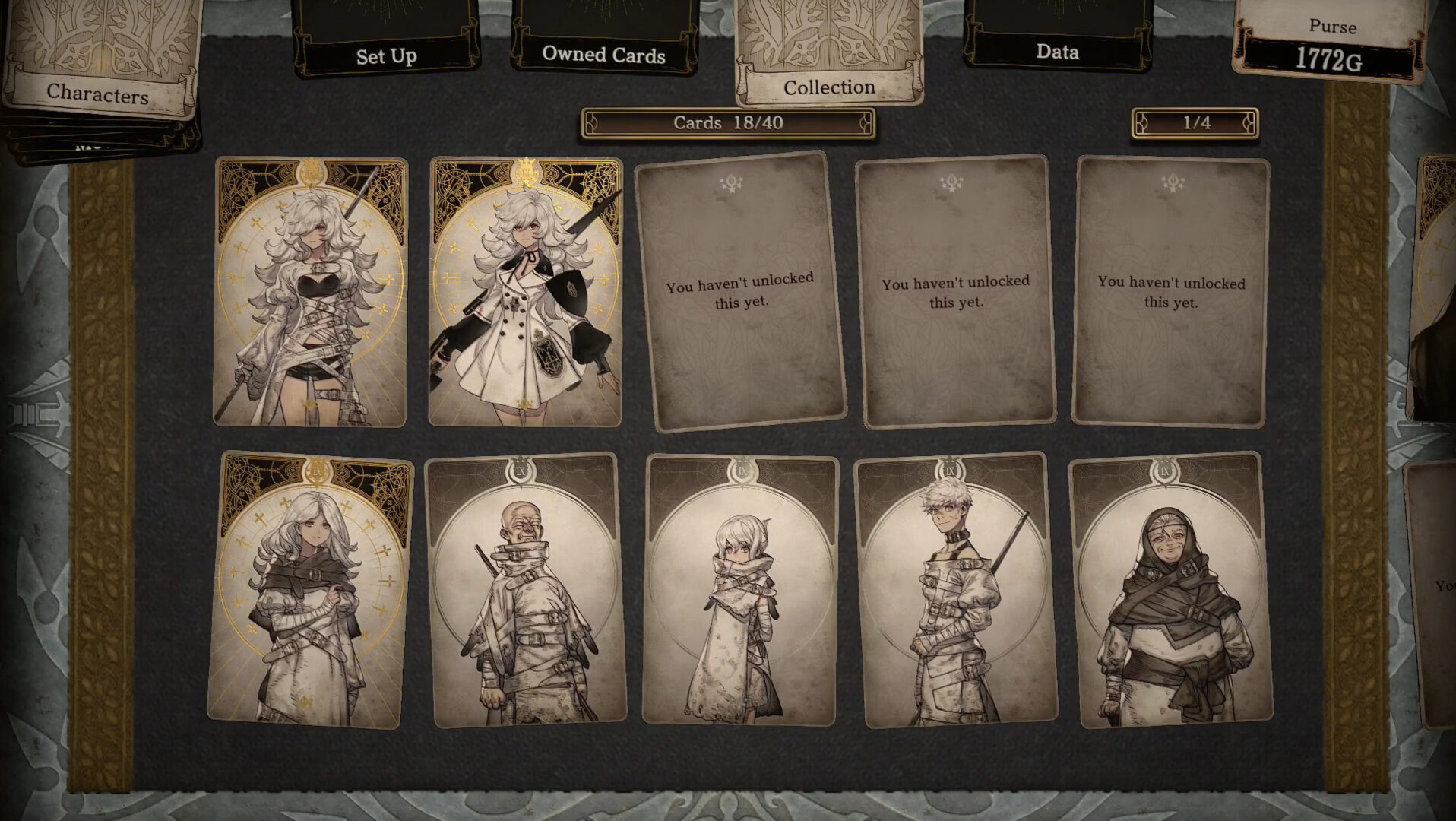Image resolution: width=1456 pixels, height=821 pixels.
Task: Open the Set Up tab
Action: 386,55
